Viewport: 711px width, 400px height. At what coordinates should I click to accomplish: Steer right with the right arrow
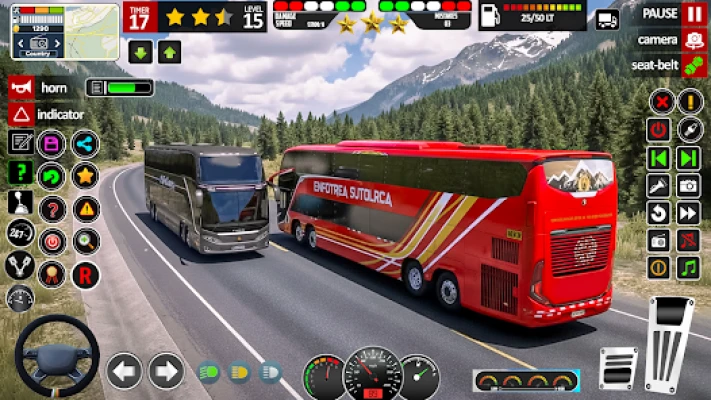pyautogui.click(x=166, y=371)
